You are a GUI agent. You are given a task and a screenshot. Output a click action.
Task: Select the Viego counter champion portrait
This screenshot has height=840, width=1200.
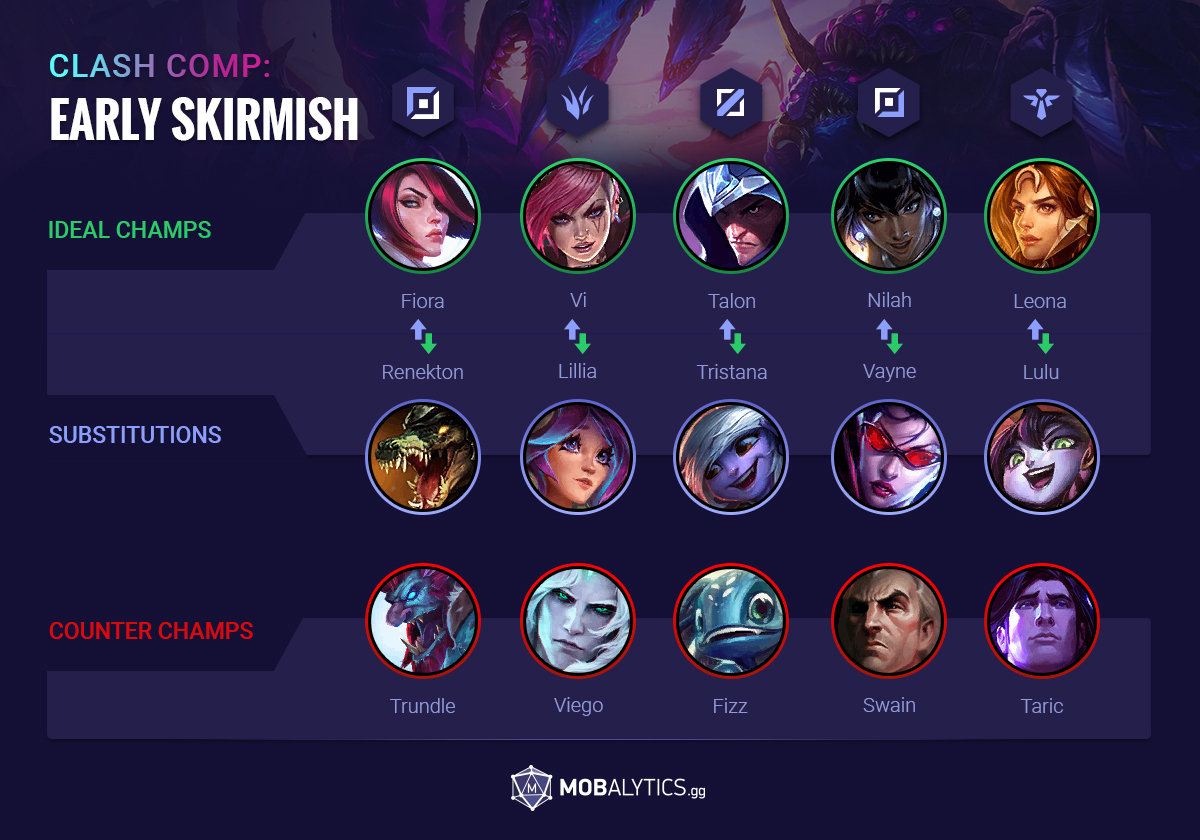coord(578,621)
